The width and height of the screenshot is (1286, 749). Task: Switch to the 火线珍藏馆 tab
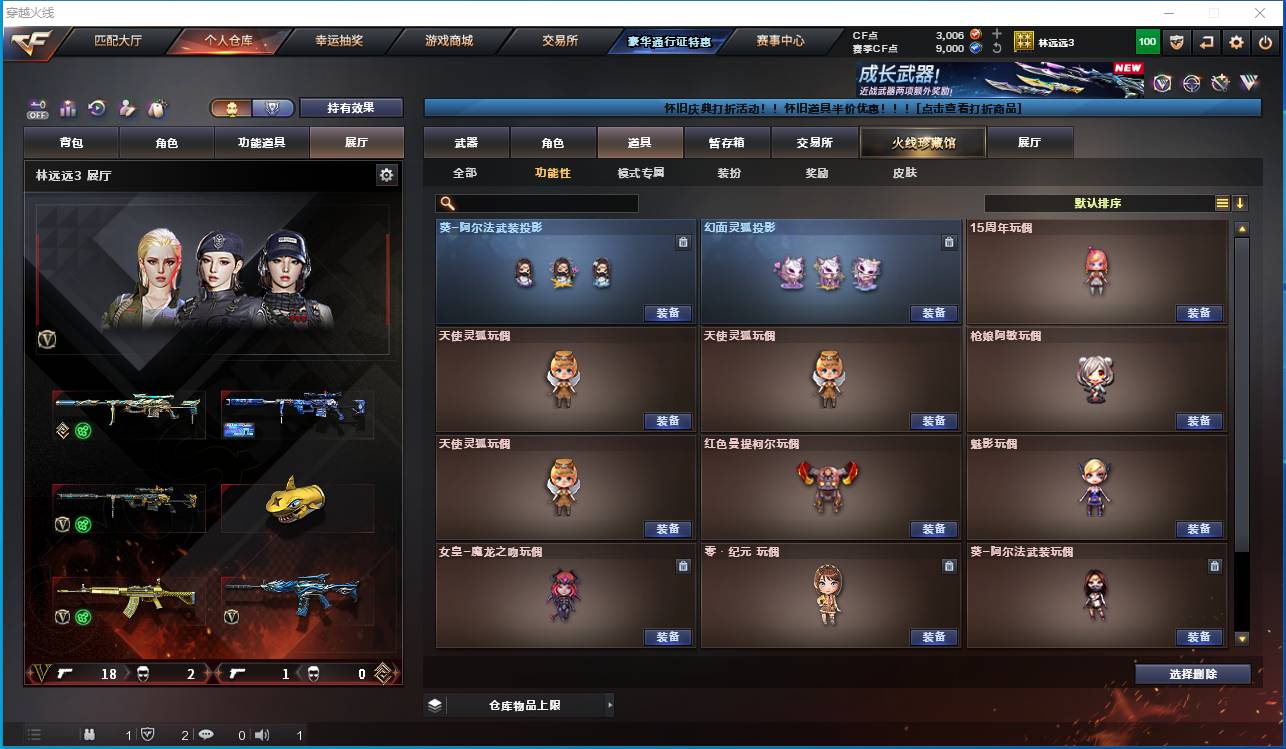click(922, 142)
